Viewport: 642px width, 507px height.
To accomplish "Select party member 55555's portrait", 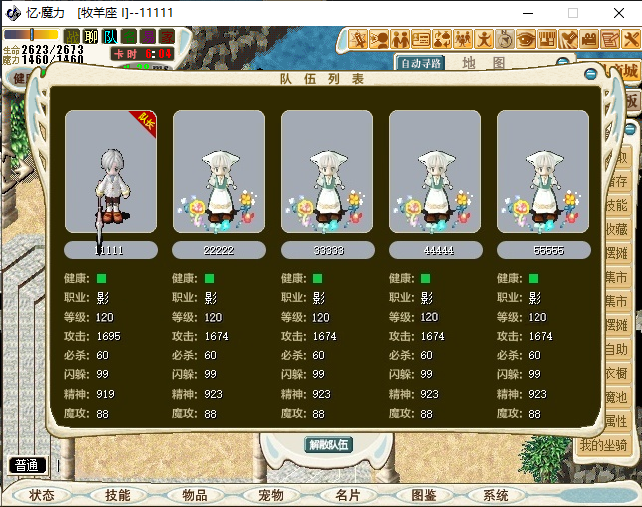I will point(543,172).
